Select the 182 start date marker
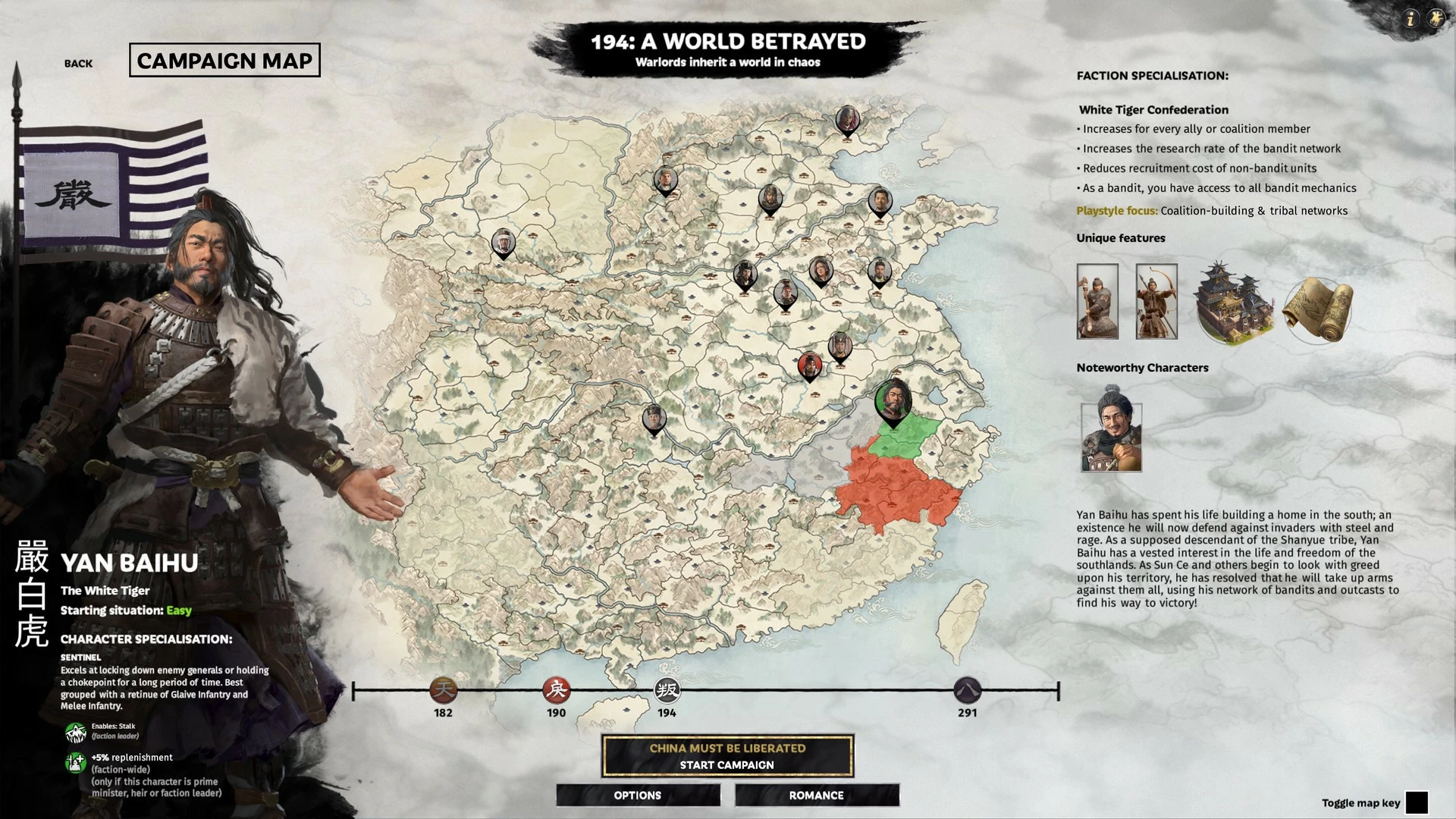 (x=444, y=691)
